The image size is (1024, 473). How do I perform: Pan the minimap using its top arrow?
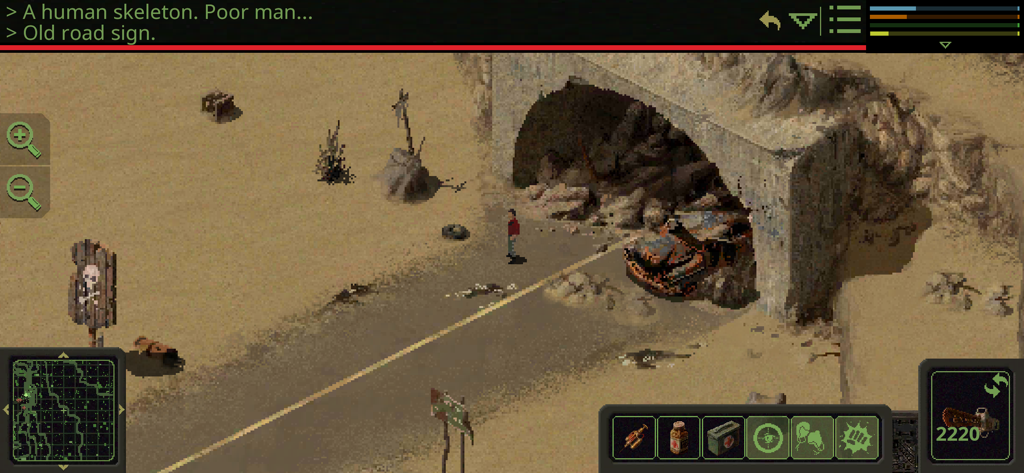coord(64,355)
